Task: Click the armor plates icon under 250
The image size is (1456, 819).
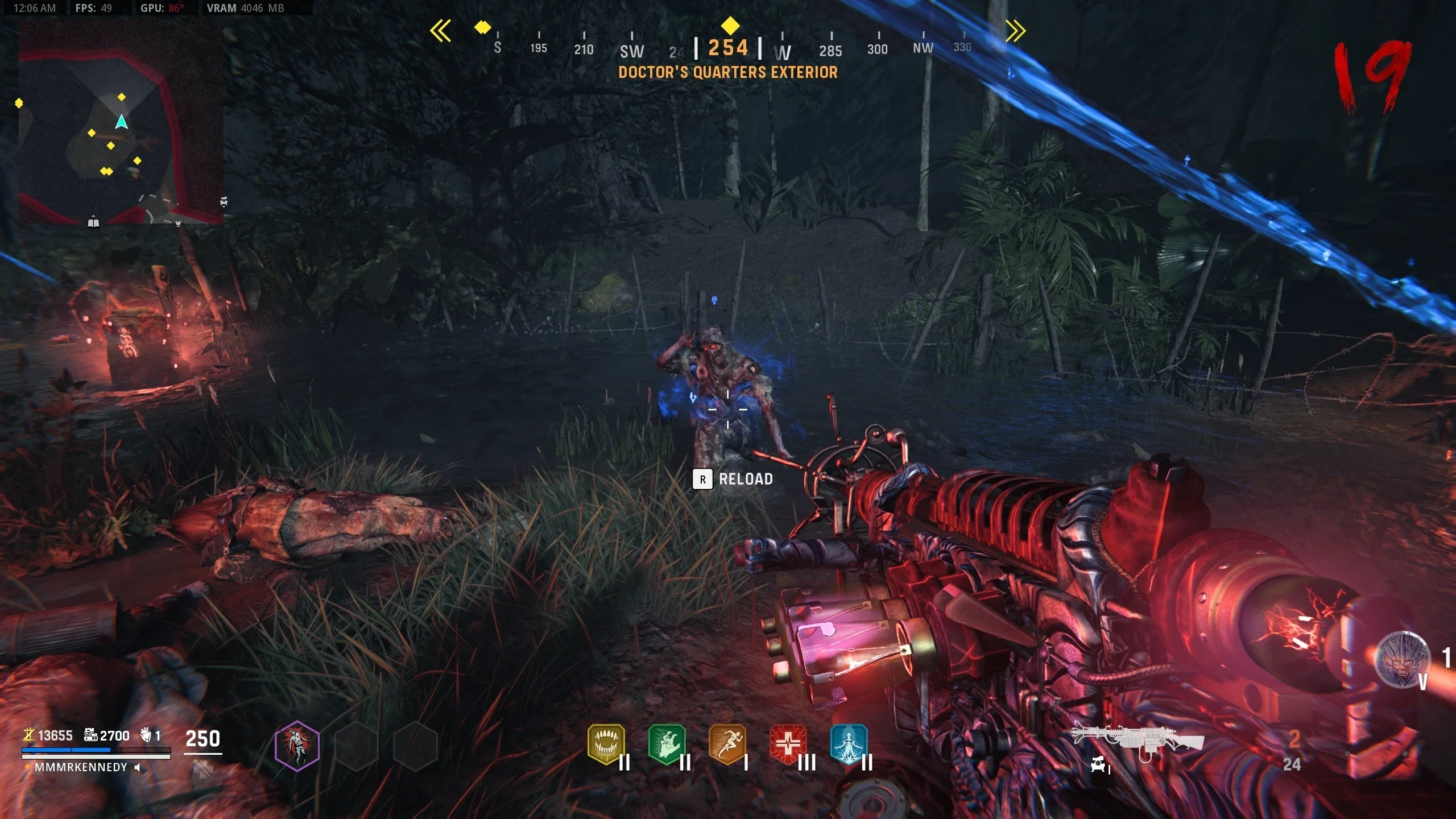Action: click(202, 770)
